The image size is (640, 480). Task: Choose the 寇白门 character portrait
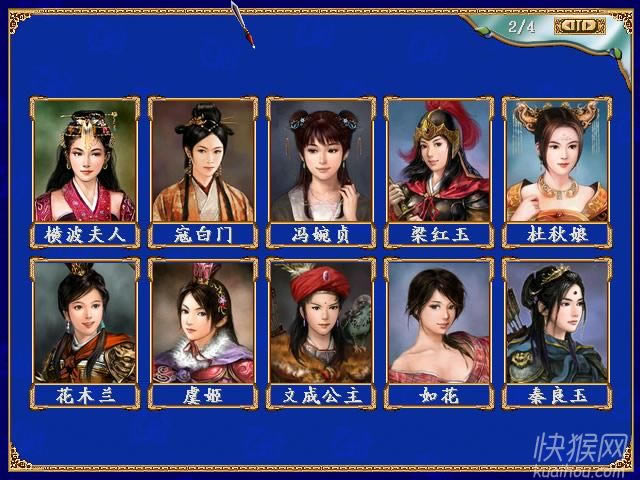[x=203, y=161]
